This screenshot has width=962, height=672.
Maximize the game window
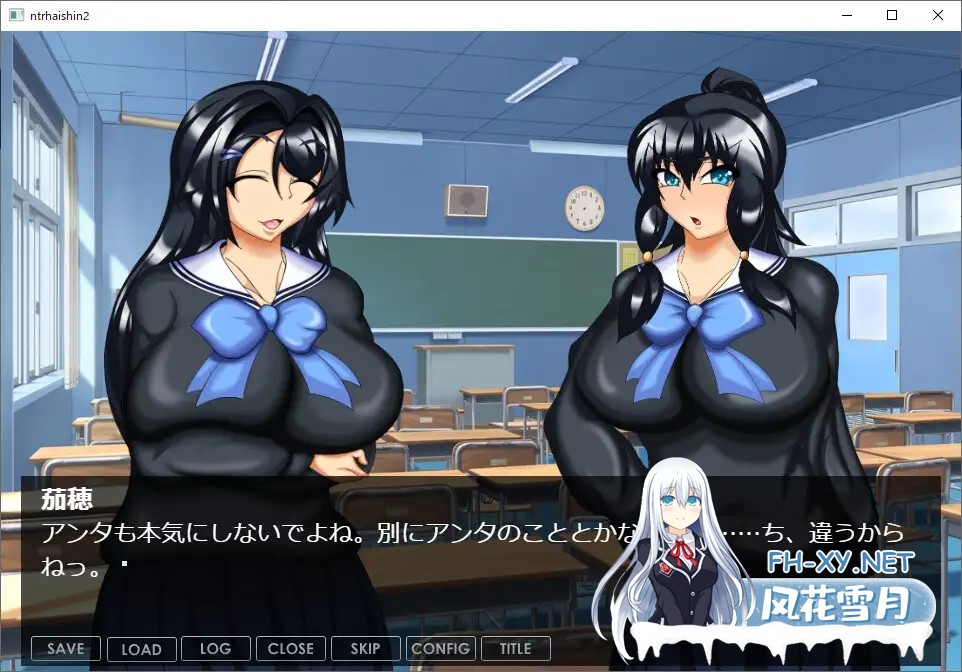(892, 15)
